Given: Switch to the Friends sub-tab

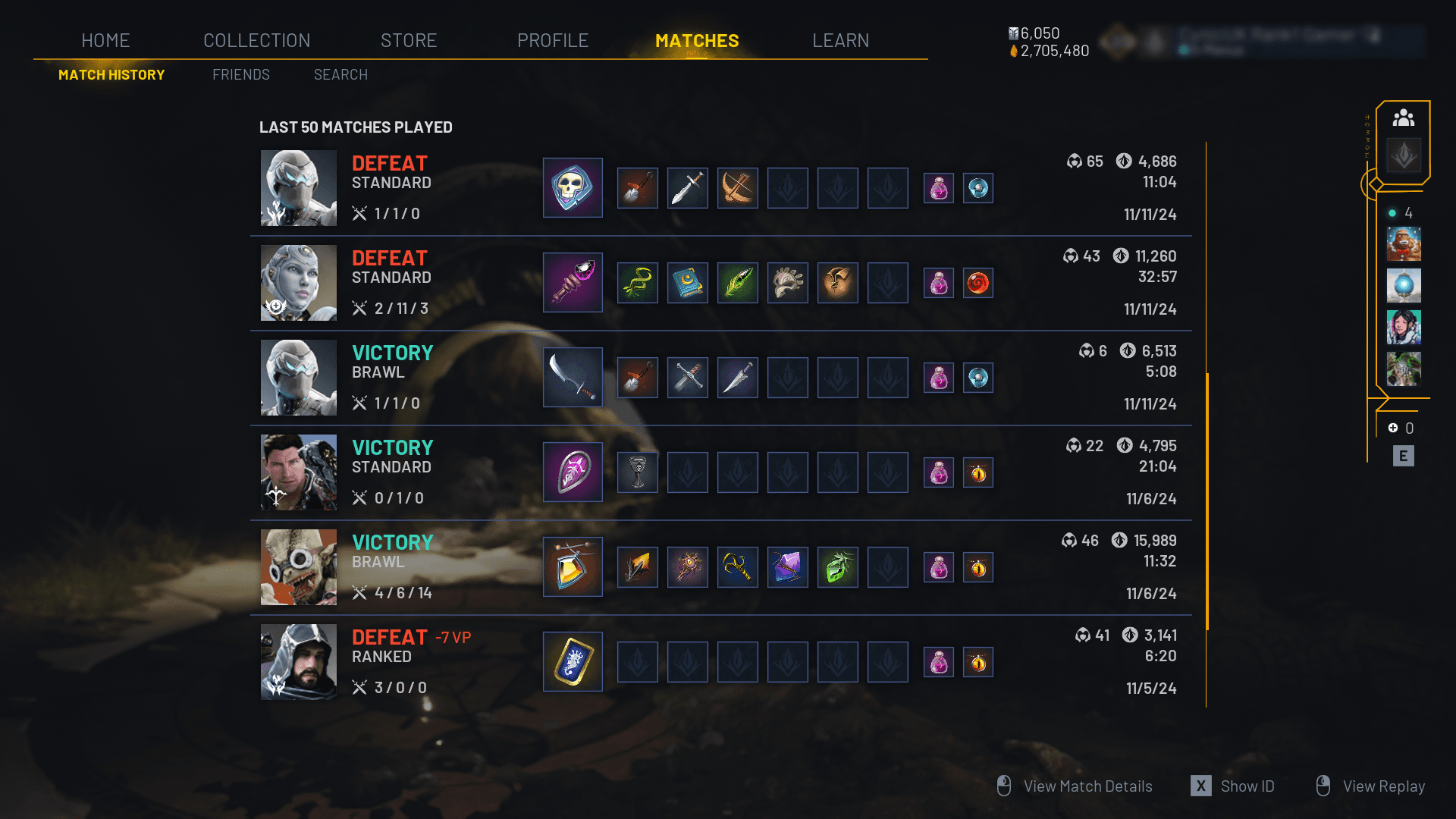Looking at the screenshot, I should (241, 74).
